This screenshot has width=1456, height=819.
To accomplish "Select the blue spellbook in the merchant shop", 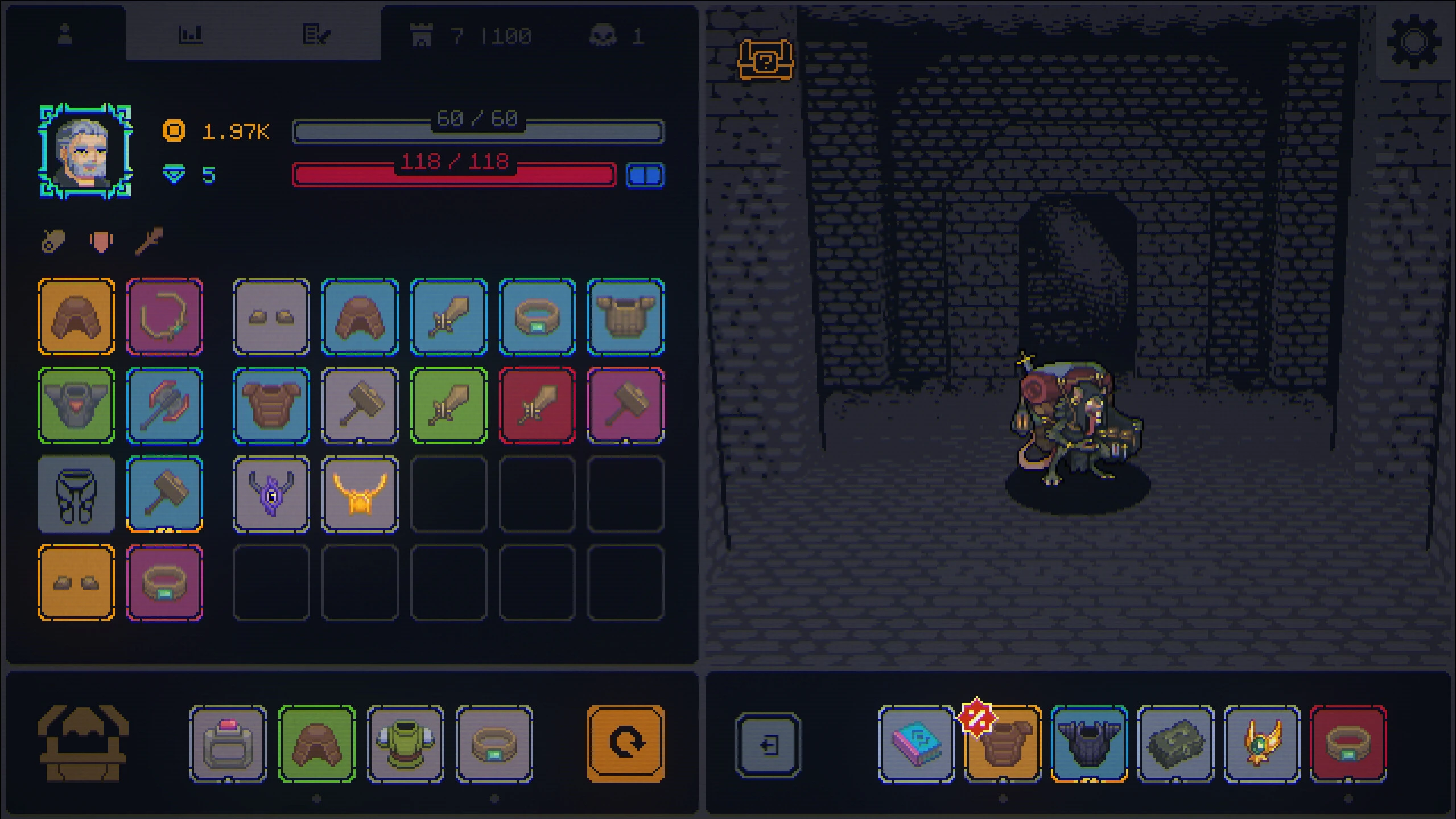I will point(915,742).
